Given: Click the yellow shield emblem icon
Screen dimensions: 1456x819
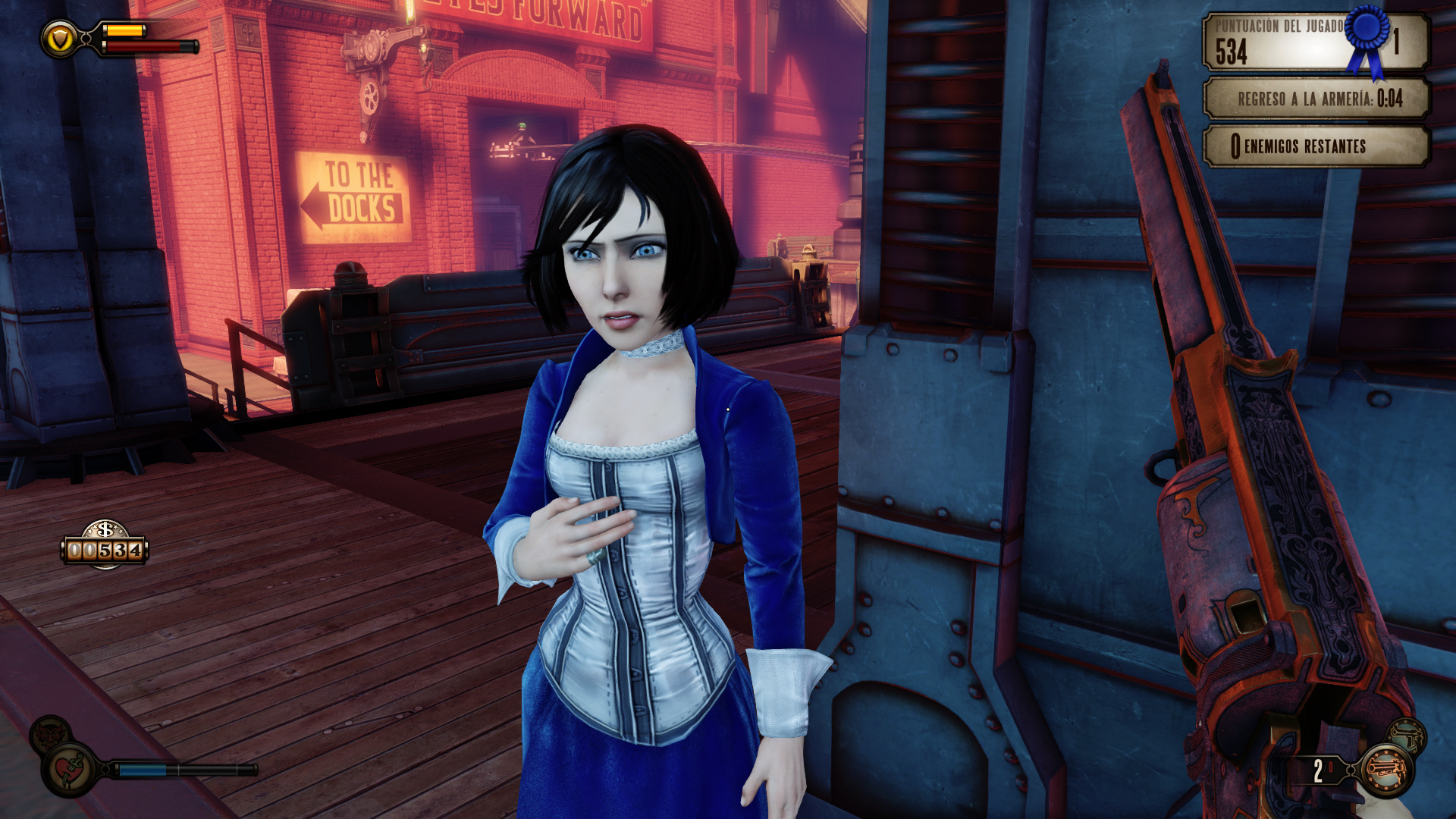Looking at the screenshot, I should [60, 39].
